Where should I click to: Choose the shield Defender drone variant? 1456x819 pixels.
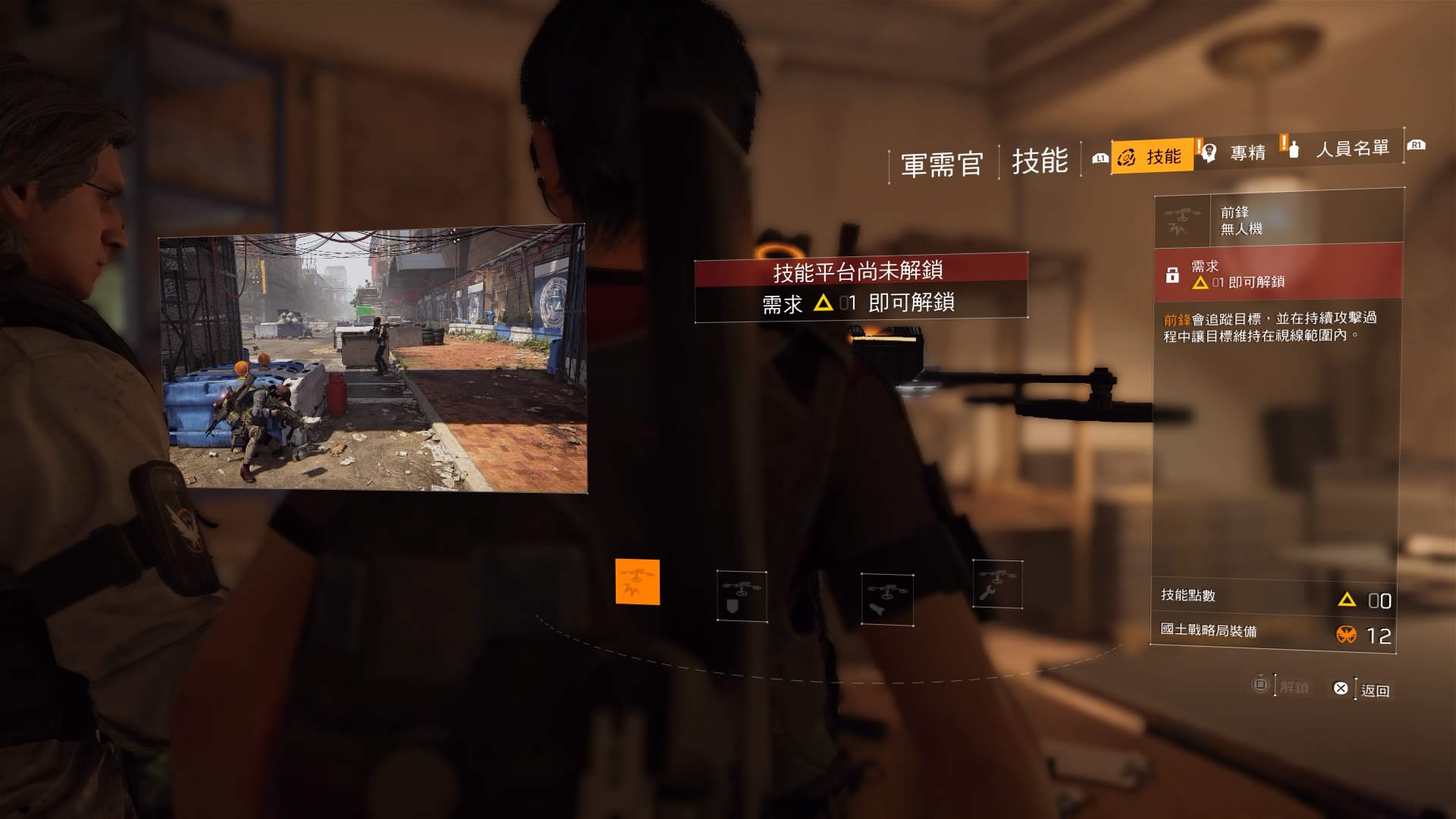pos(742,596)
